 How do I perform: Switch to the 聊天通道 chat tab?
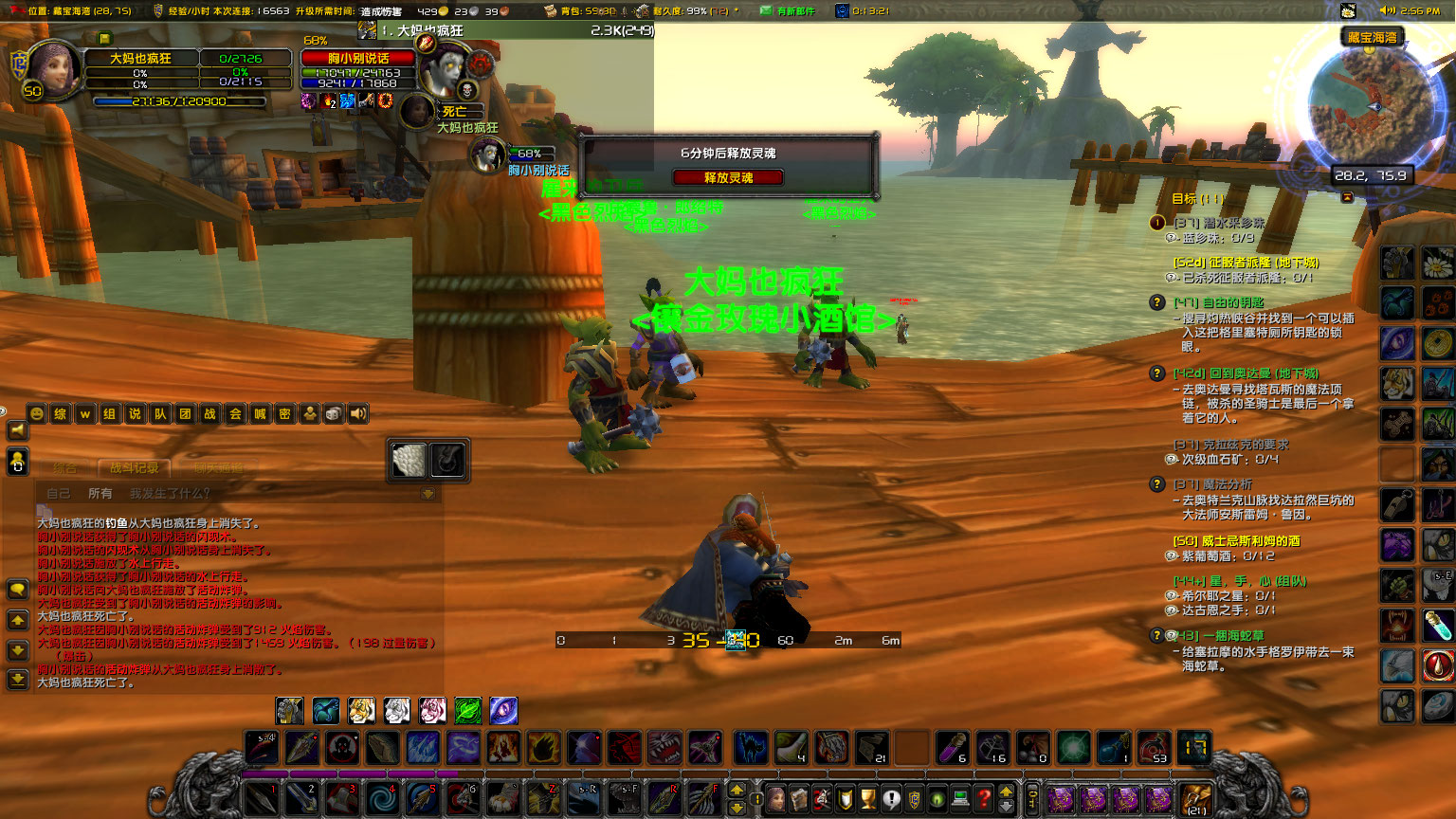[221, 468]
